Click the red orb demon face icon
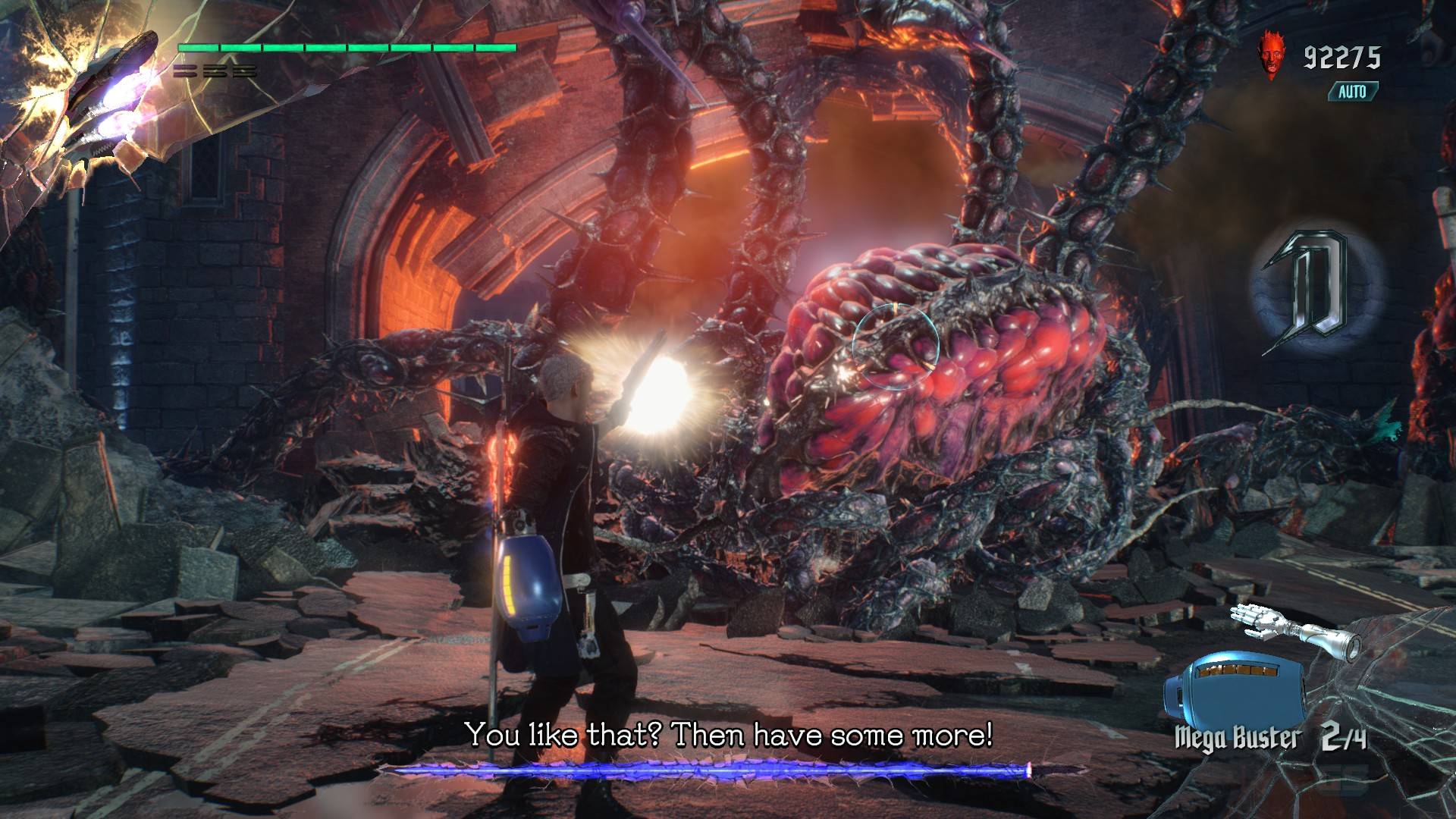This screenshot has width=1456, height=819. [x=1269, y=53]
